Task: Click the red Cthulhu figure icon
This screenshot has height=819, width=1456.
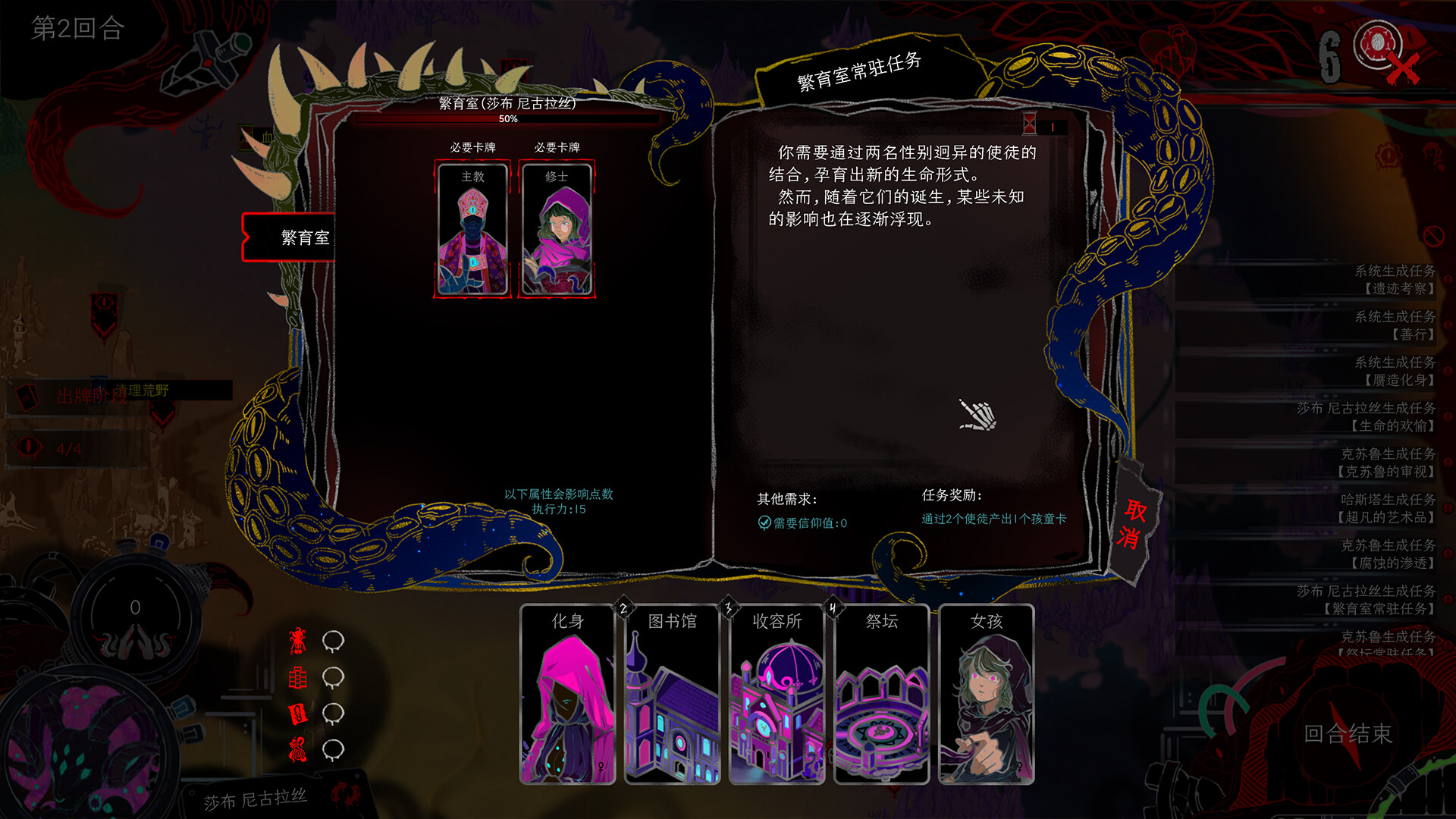Action: point(298,642)
